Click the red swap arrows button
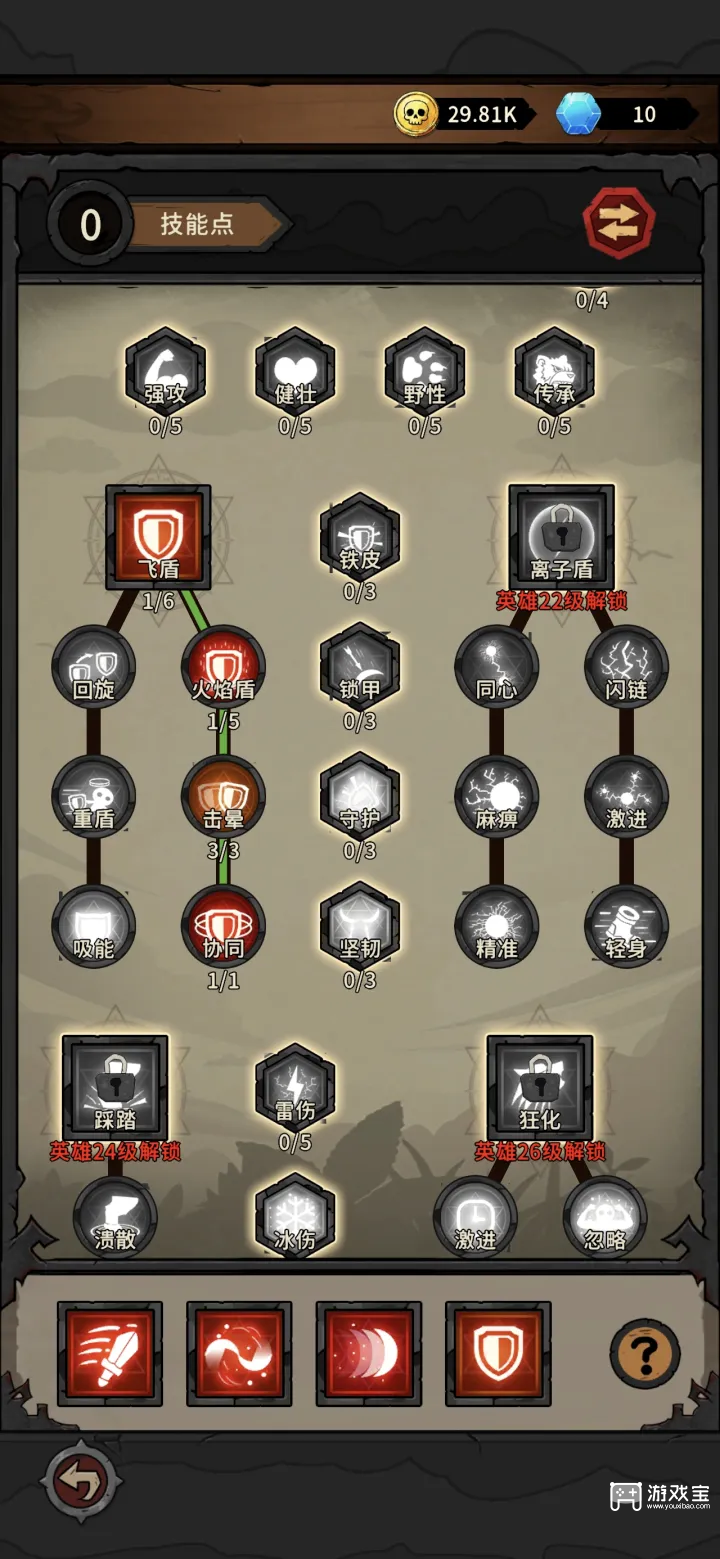 (619, 222)
